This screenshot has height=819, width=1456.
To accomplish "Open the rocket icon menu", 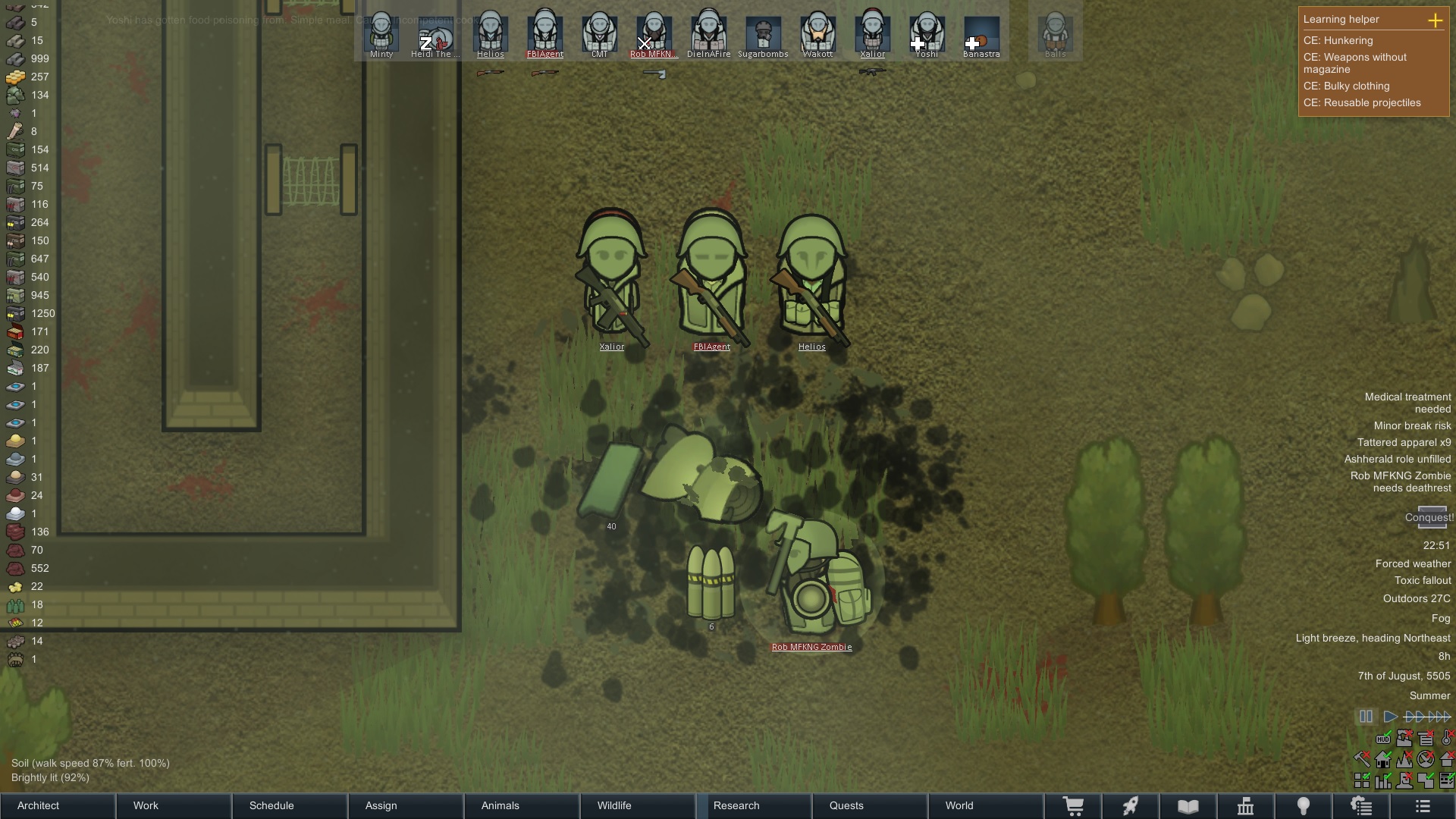I will coord(1131,806).
